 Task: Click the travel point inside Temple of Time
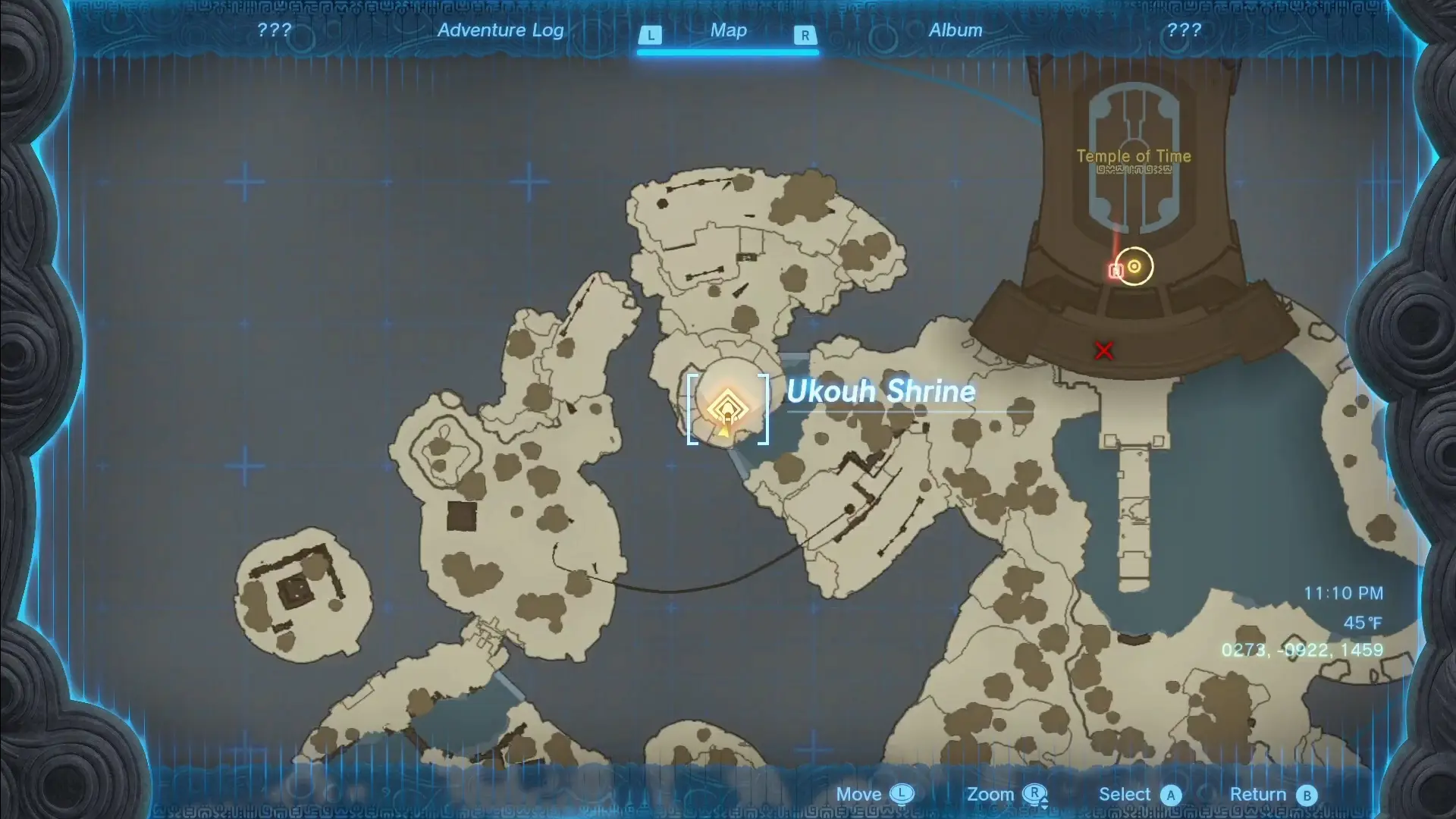[1133, 265]
